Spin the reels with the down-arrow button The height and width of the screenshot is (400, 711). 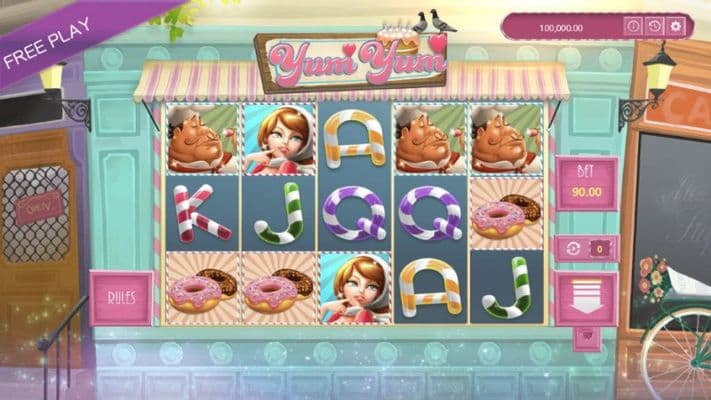point(586,298)
